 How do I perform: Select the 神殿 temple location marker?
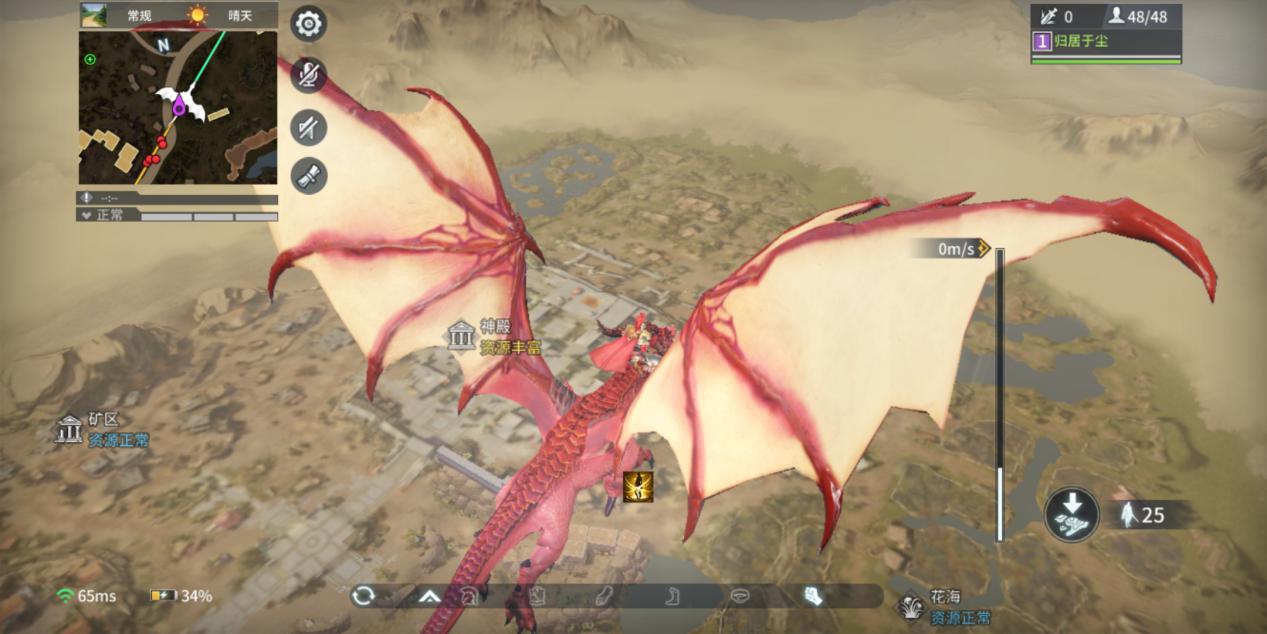461,336
